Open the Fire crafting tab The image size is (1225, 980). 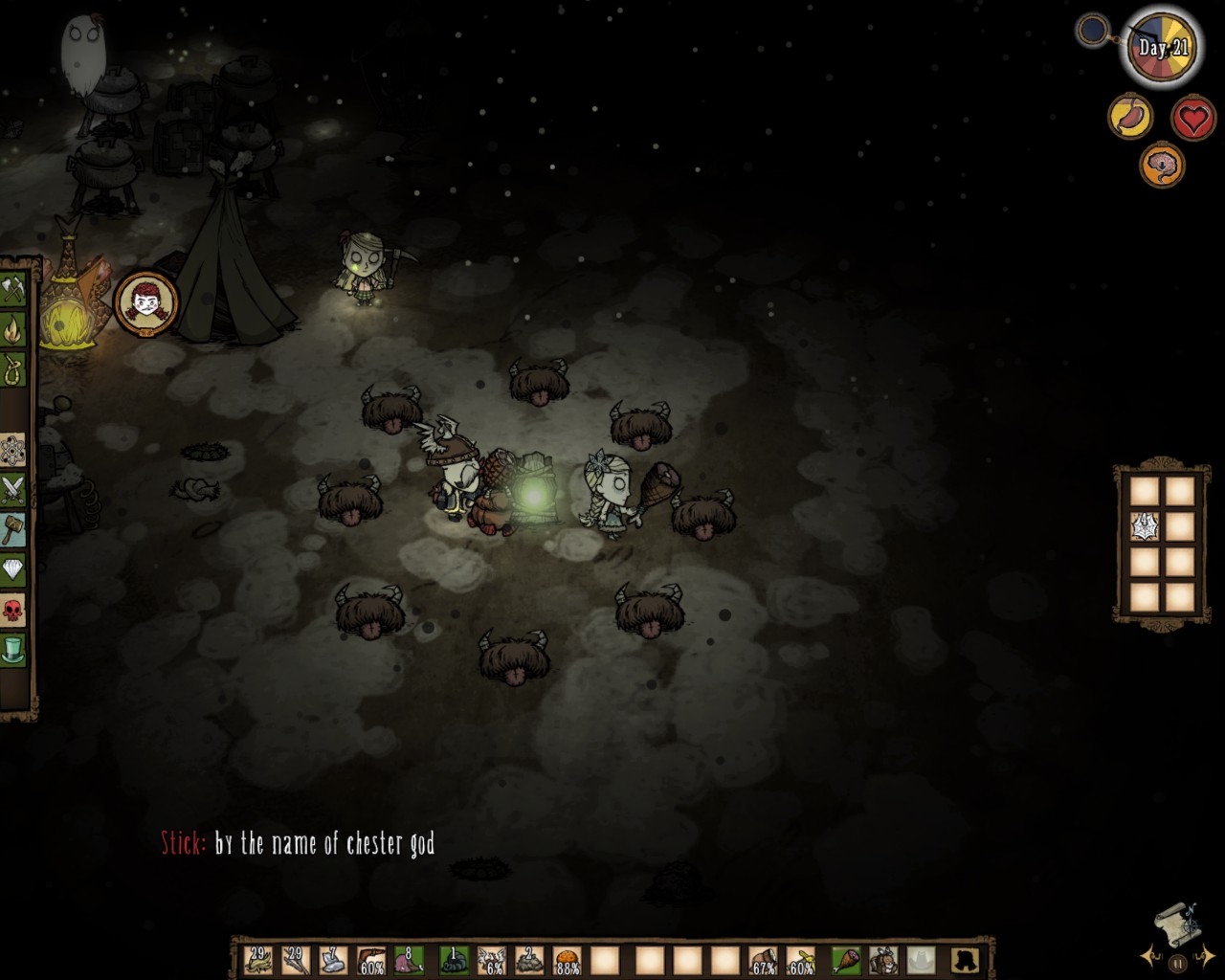pos(13,330)
